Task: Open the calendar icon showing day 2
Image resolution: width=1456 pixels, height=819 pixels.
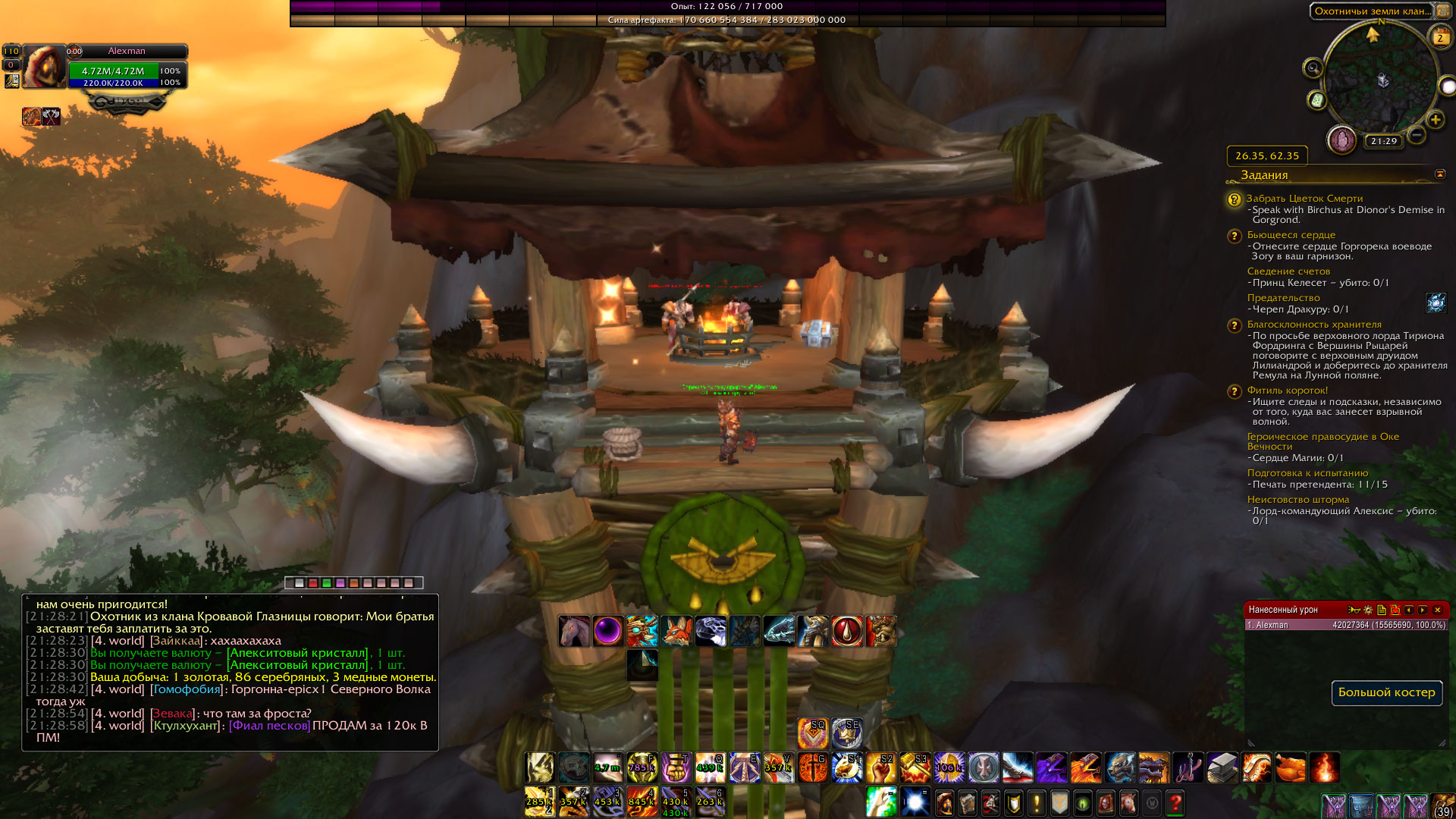Action: [x=1439, y=37]
